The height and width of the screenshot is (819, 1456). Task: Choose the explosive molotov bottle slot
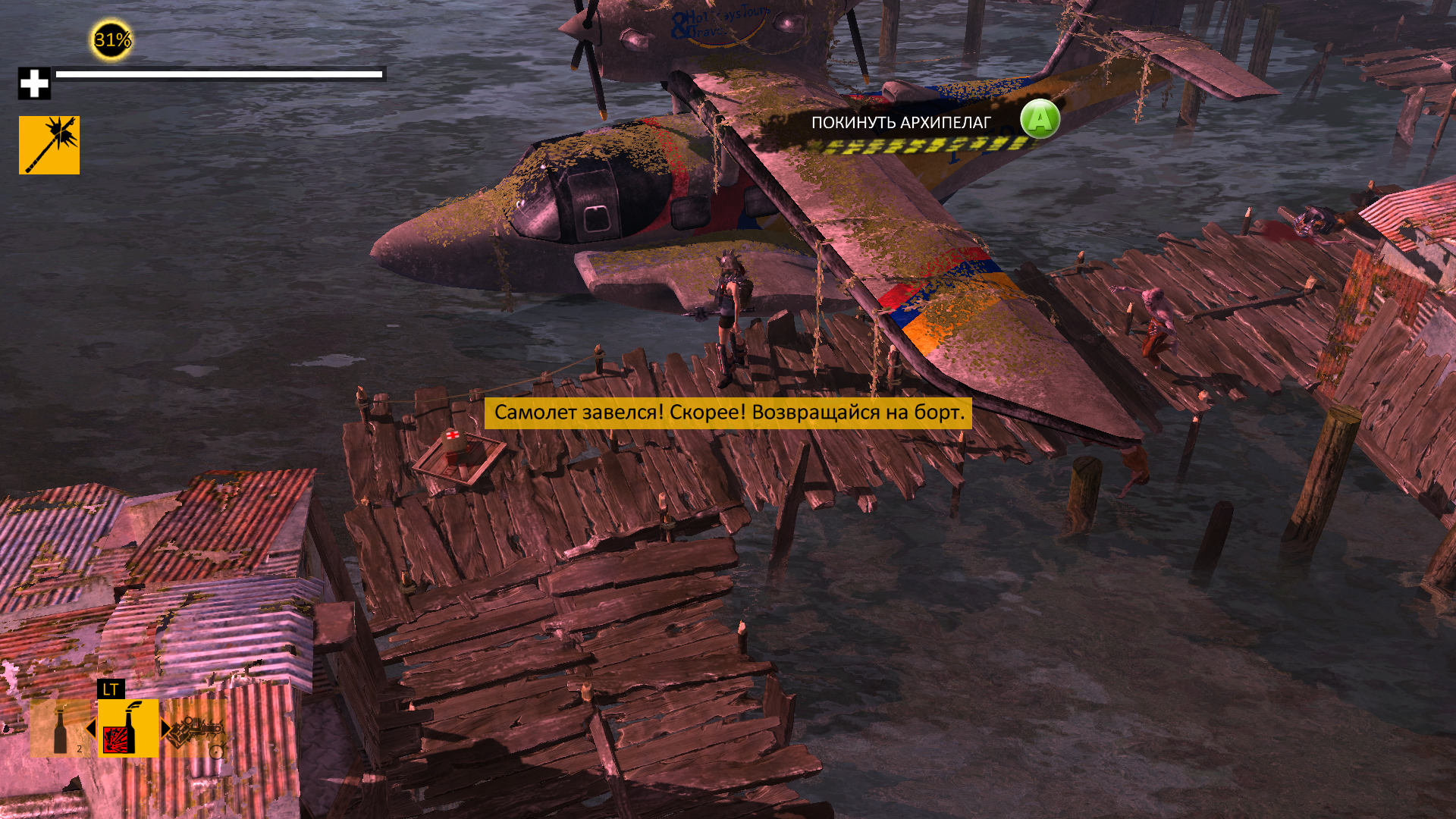[127, 728]
